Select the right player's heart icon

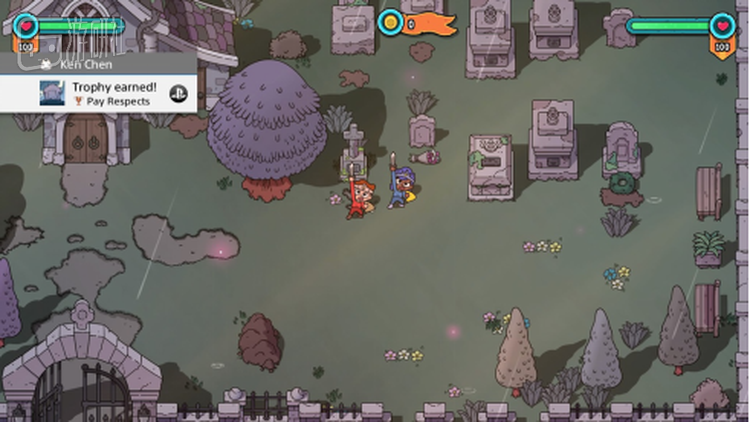[x=721, y=26]
